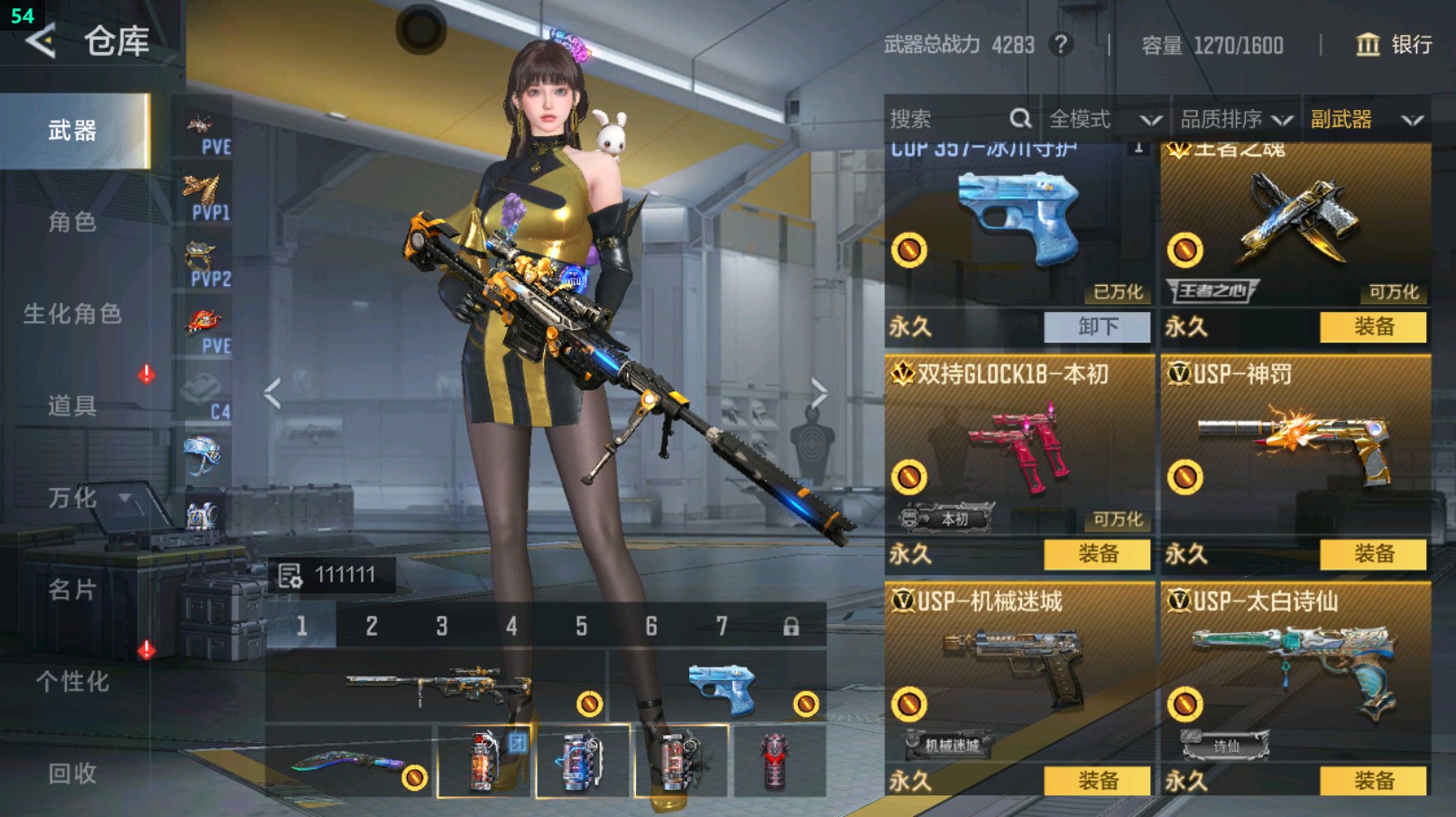The image size is (1456, 817).
Task: Switch to the 个性化 category
Action: click(72, 682)
